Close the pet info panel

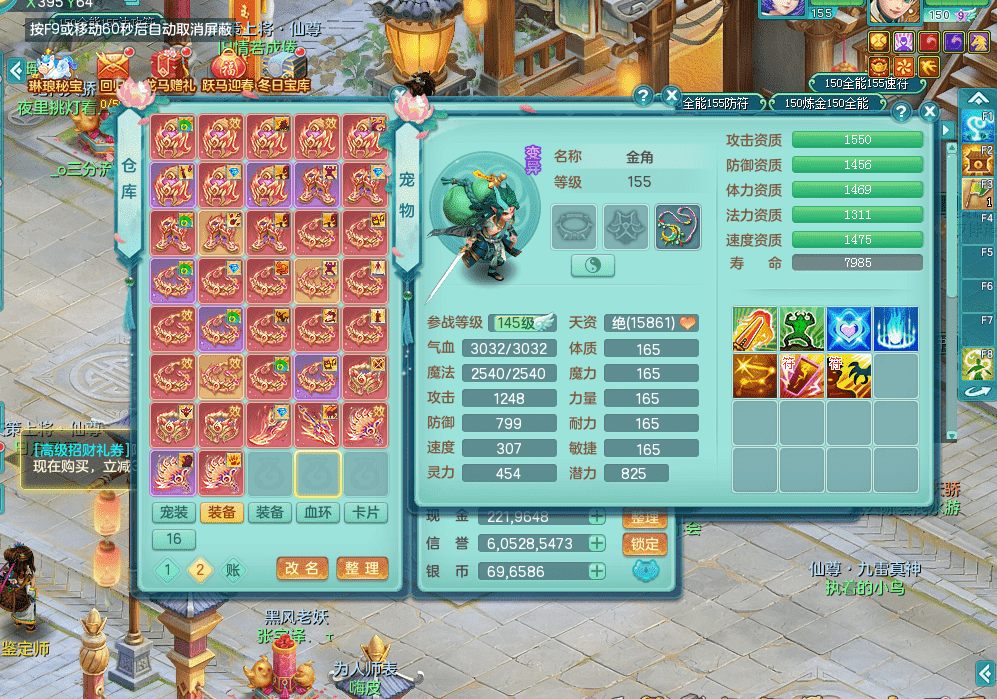[929, 112]
